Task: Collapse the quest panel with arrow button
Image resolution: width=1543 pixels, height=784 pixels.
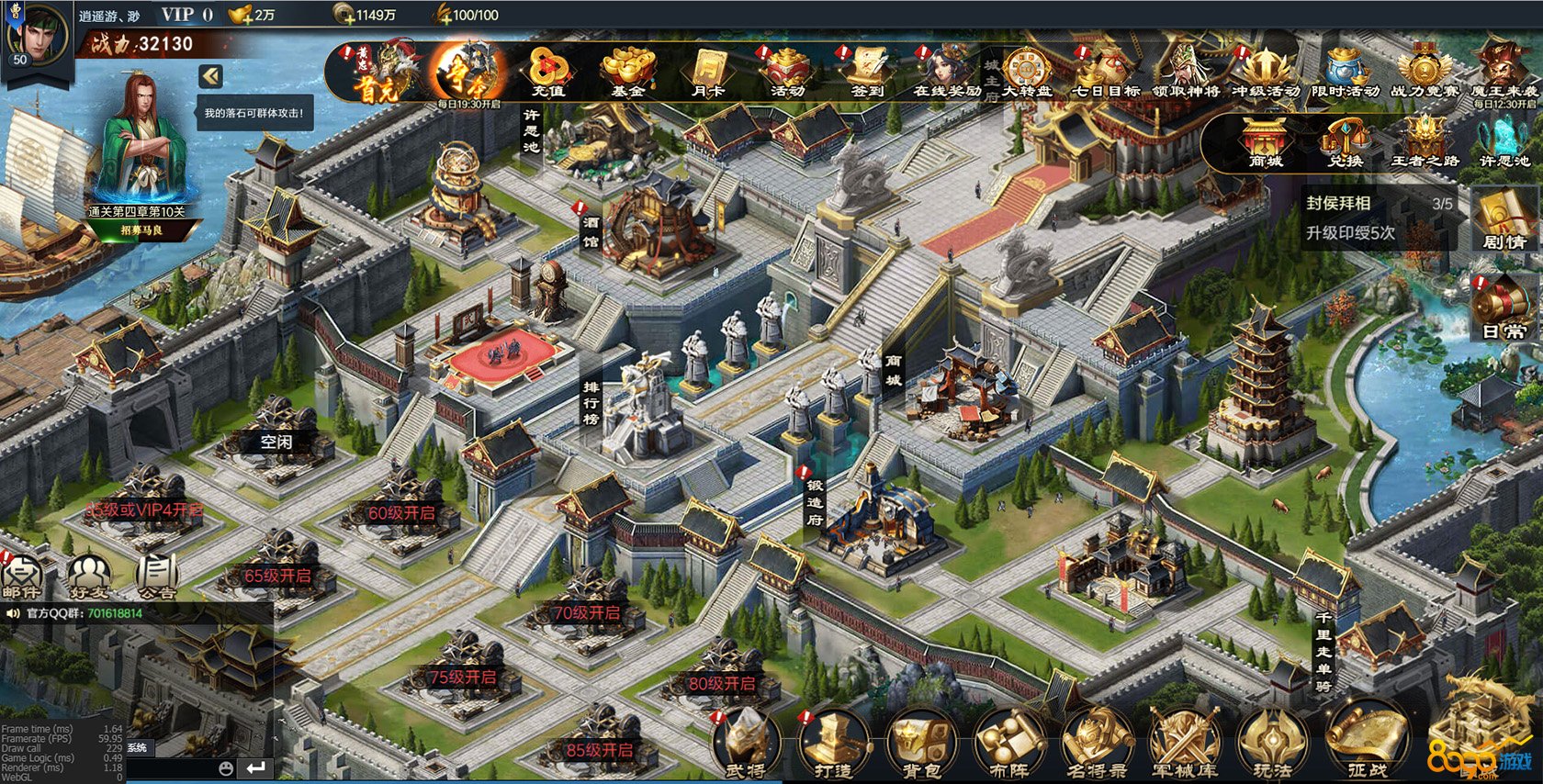Action: (210, 76)
